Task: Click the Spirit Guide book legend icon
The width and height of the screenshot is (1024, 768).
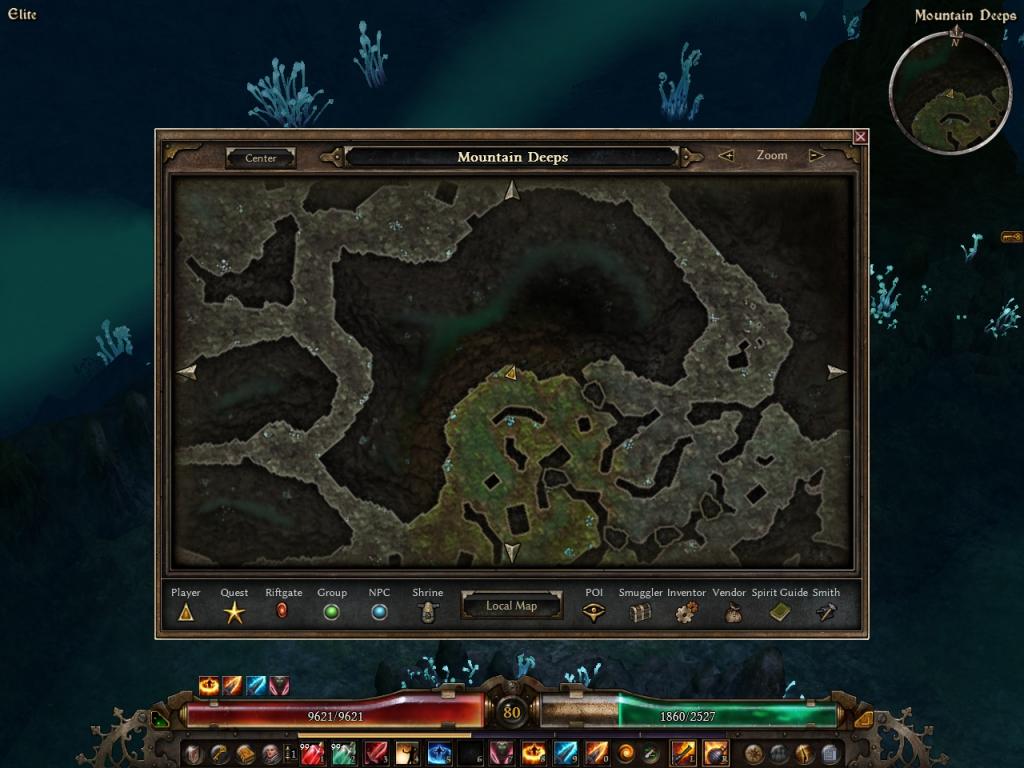Action: coord(780,613)
